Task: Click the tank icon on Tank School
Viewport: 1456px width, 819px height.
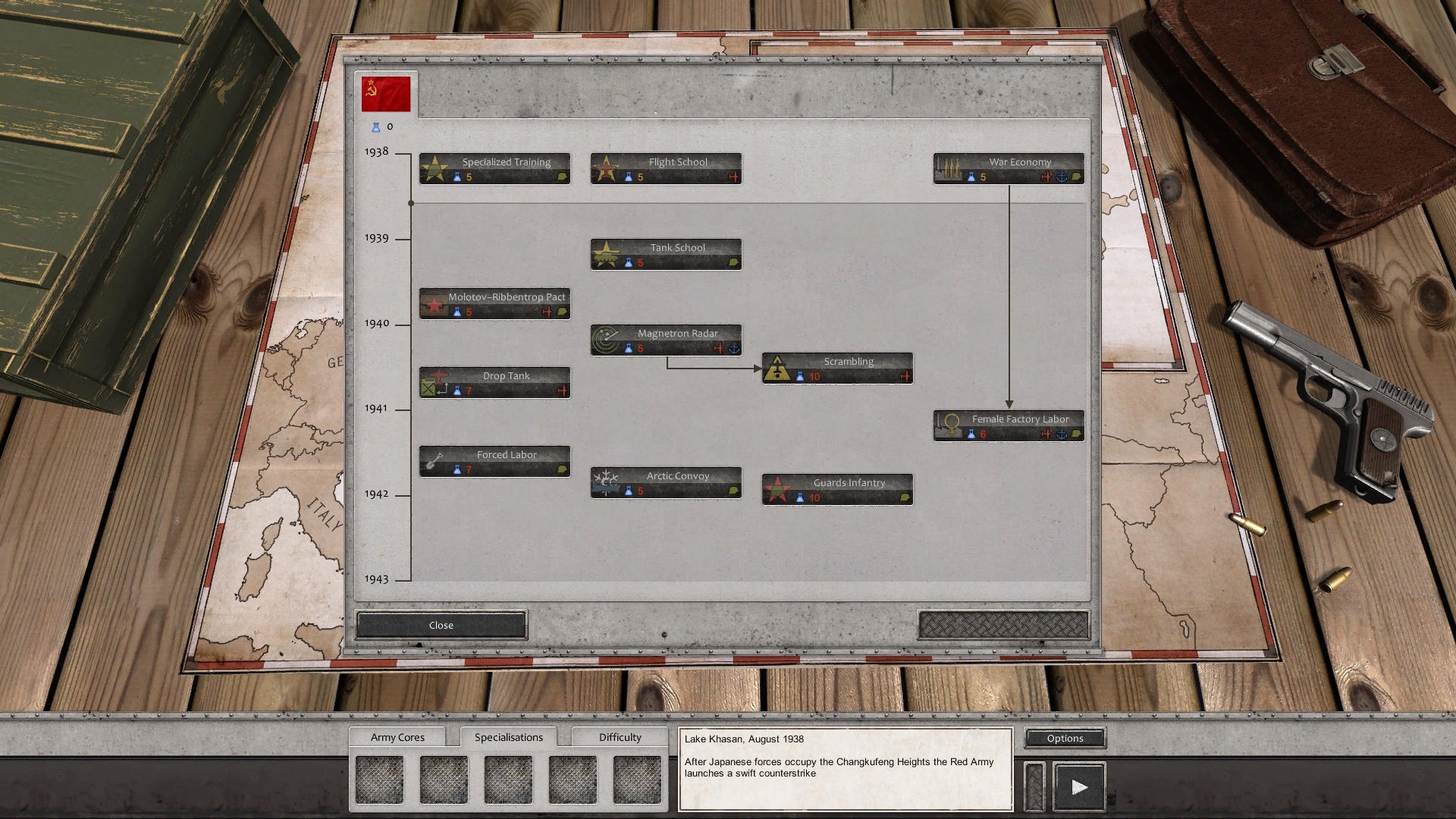Action: 606,253
